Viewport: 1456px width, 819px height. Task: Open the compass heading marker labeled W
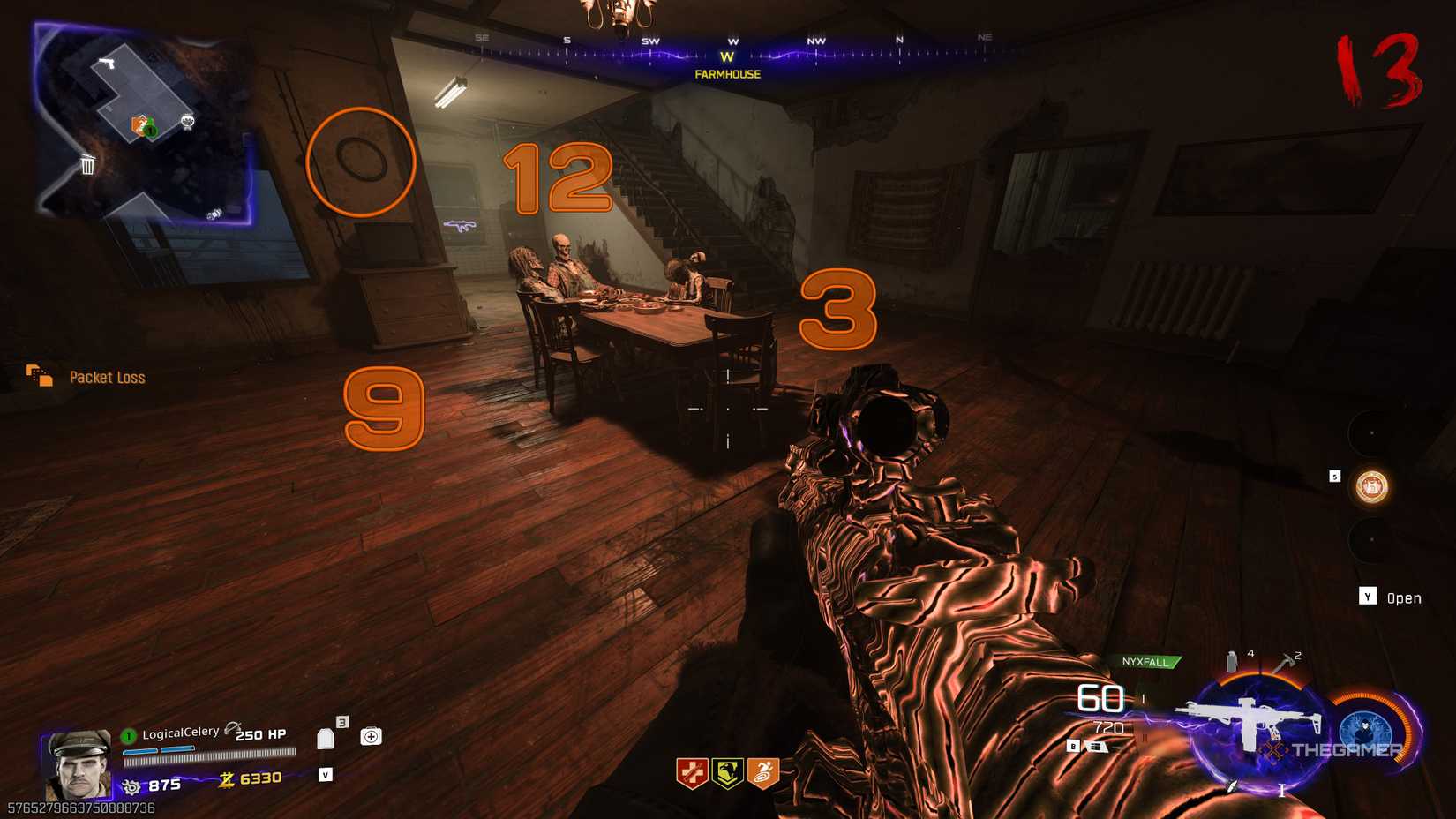pyautogui.click(x=727, y=55)
